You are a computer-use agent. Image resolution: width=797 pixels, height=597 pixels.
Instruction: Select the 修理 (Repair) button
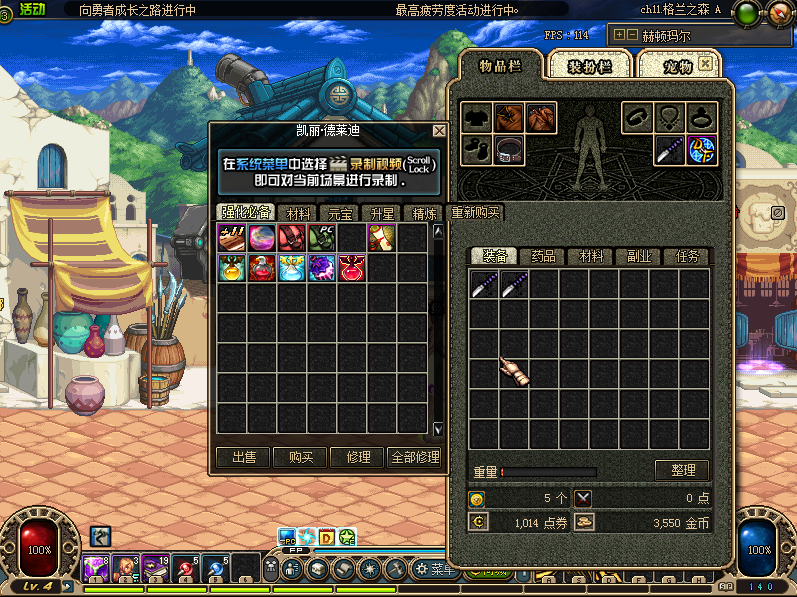click(x=358, y=457)
